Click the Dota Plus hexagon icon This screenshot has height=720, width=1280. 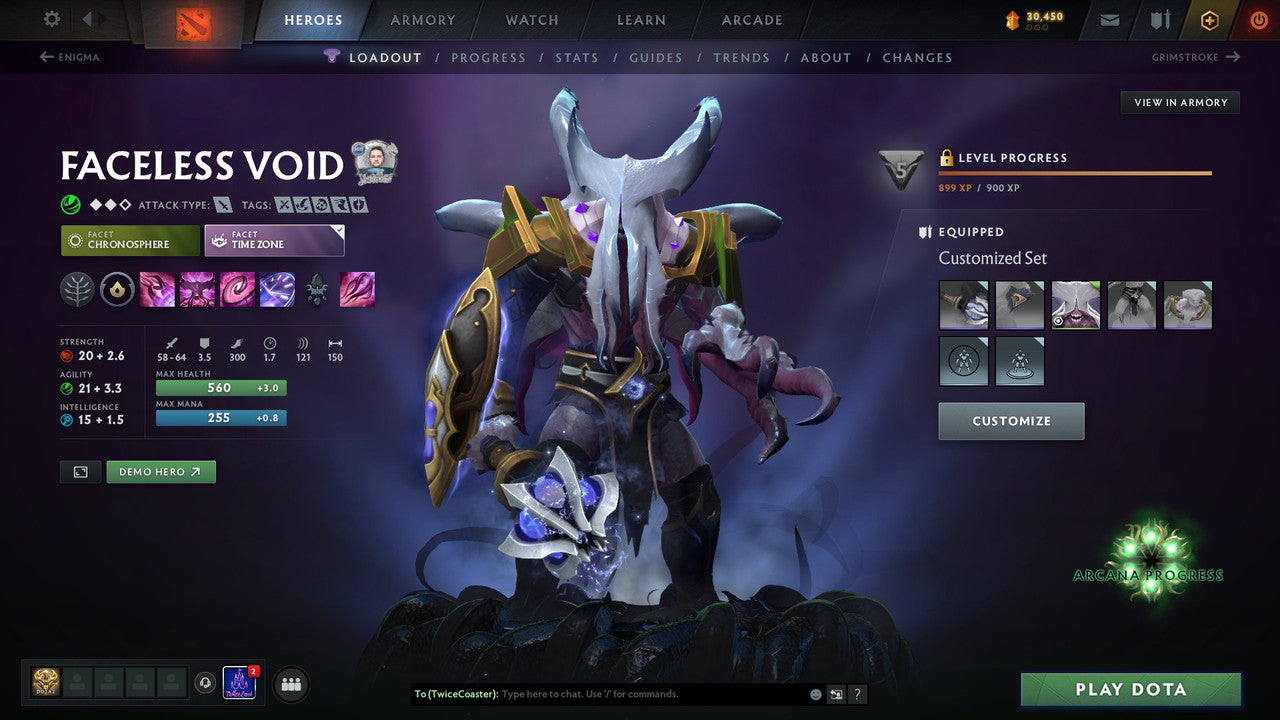pos(1209,19)
